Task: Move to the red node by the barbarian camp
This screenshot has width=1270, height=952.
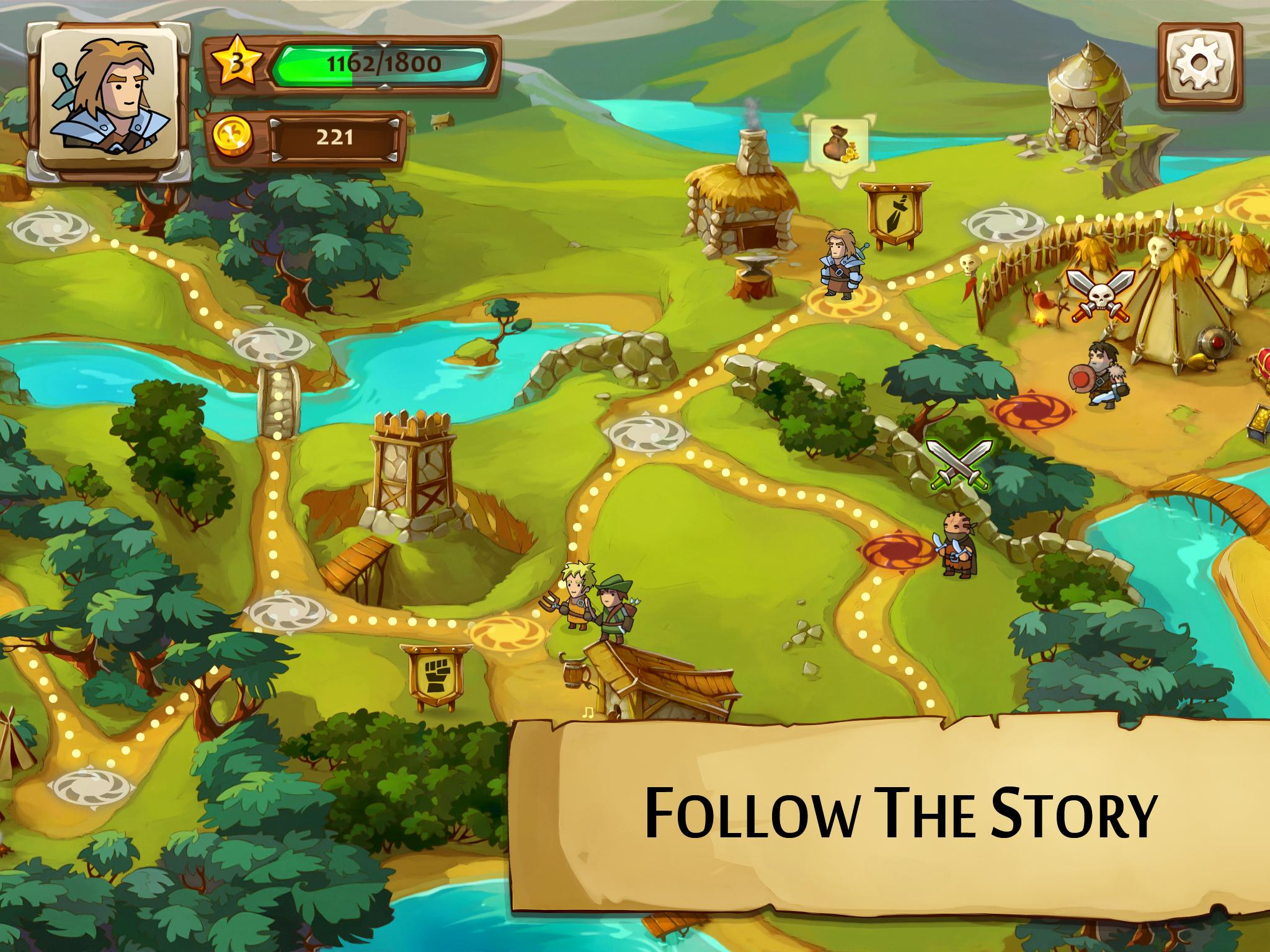Action: click(x=1034, y=410)
